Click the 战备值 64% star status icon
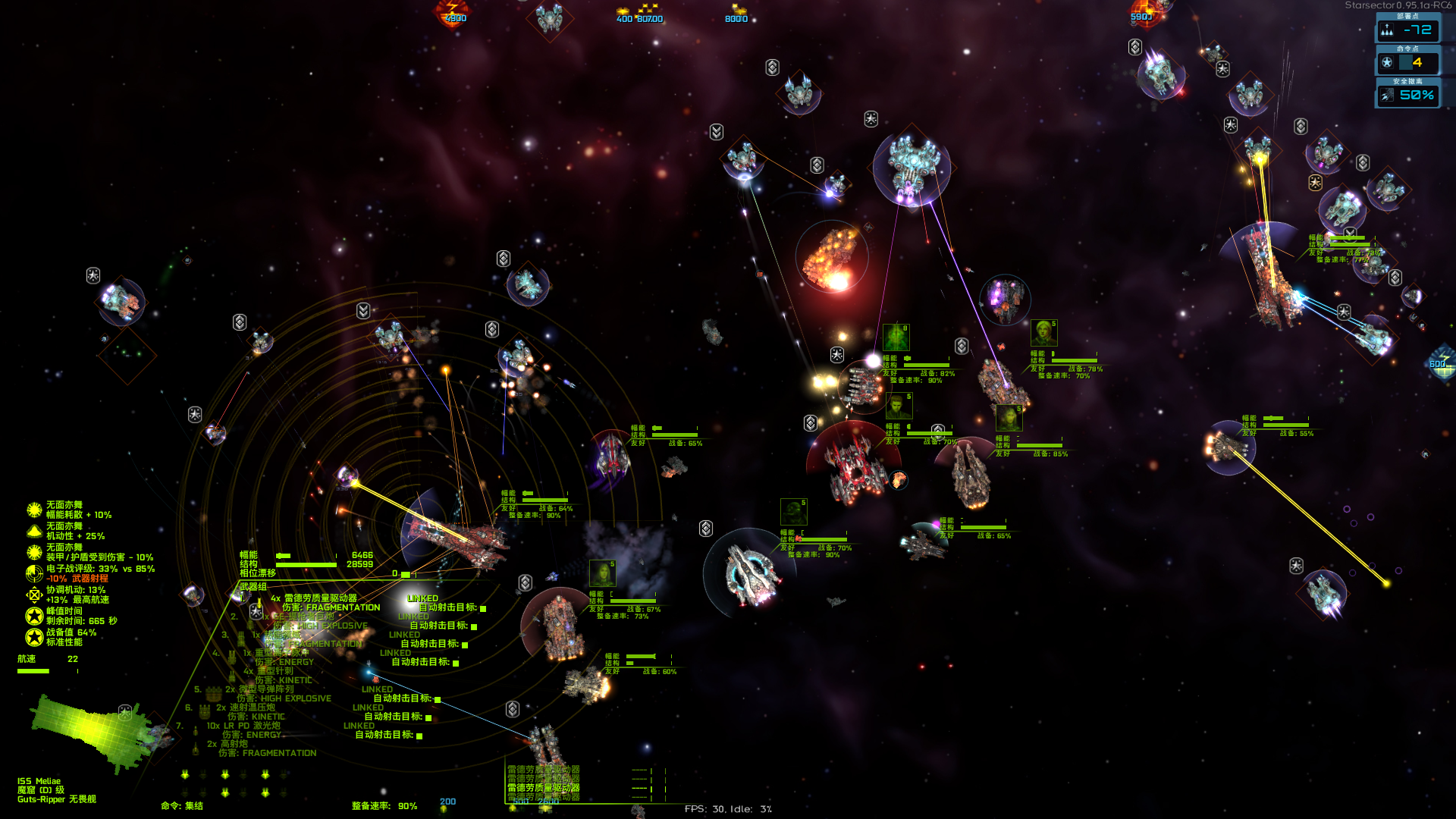 coord(34,637)
